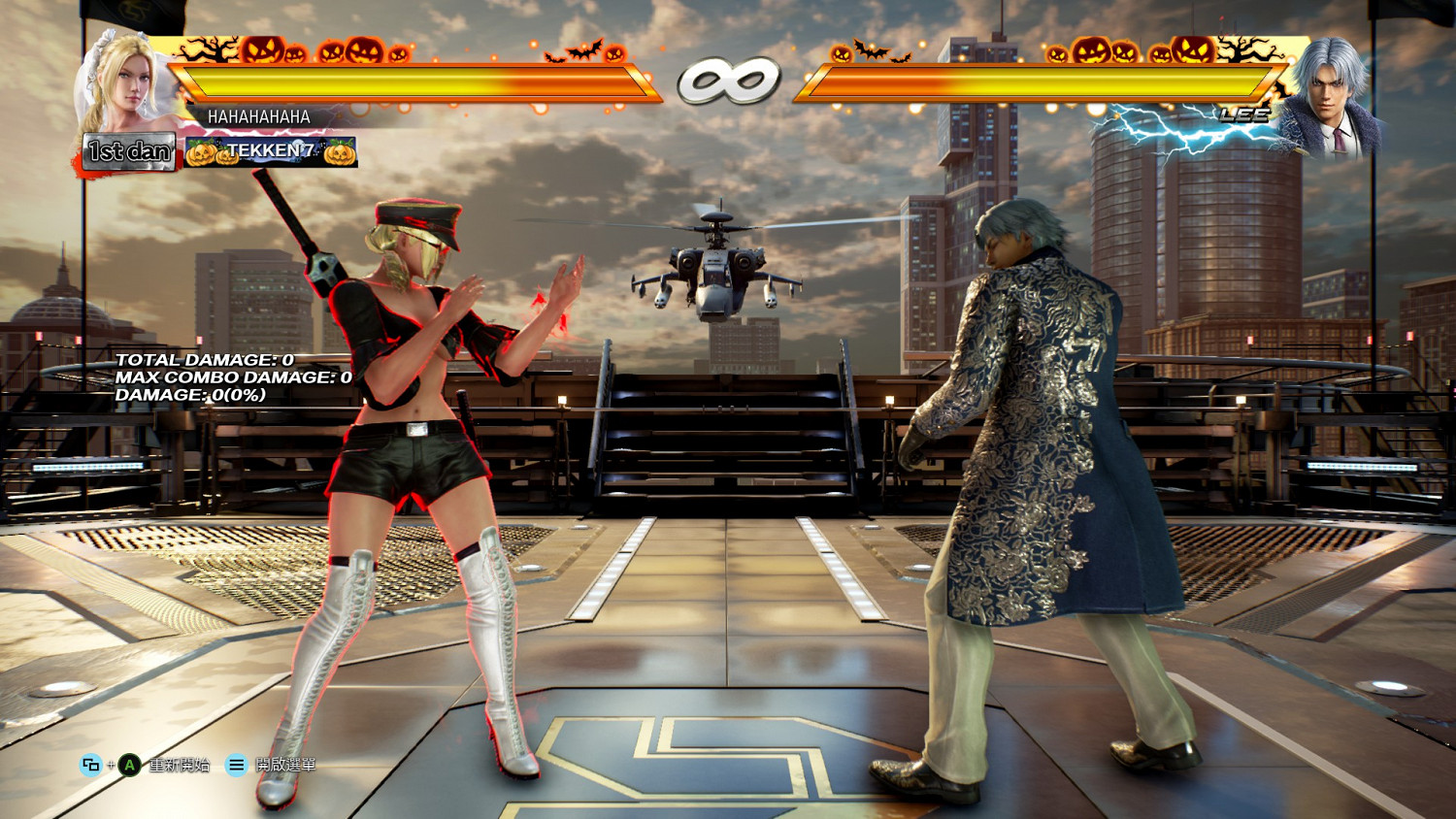
Task: Click the hamburger menu icon beside 開啟選單
Action: (x=236, y=765)
